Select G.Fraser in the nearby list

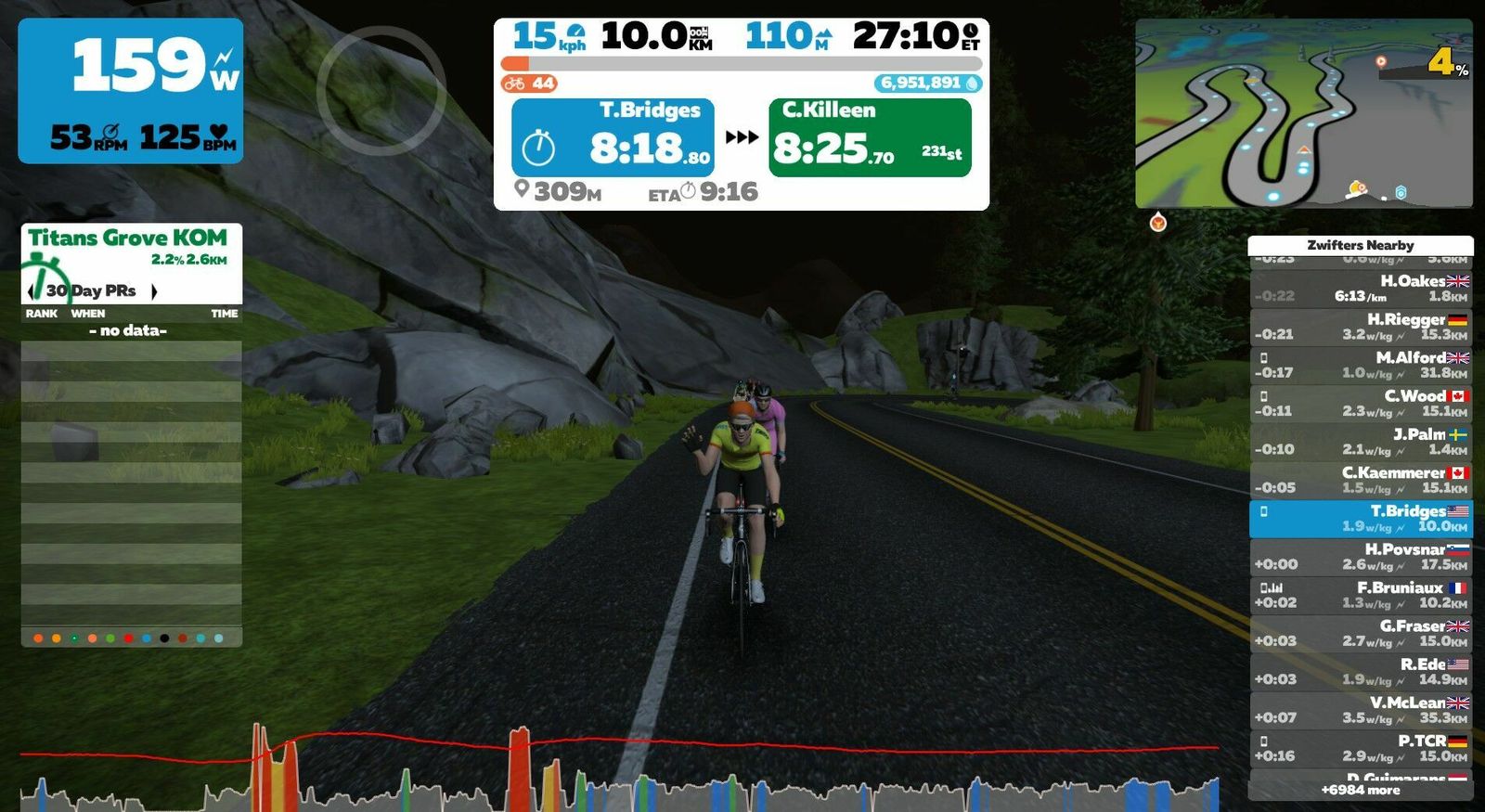point(1361,634)
